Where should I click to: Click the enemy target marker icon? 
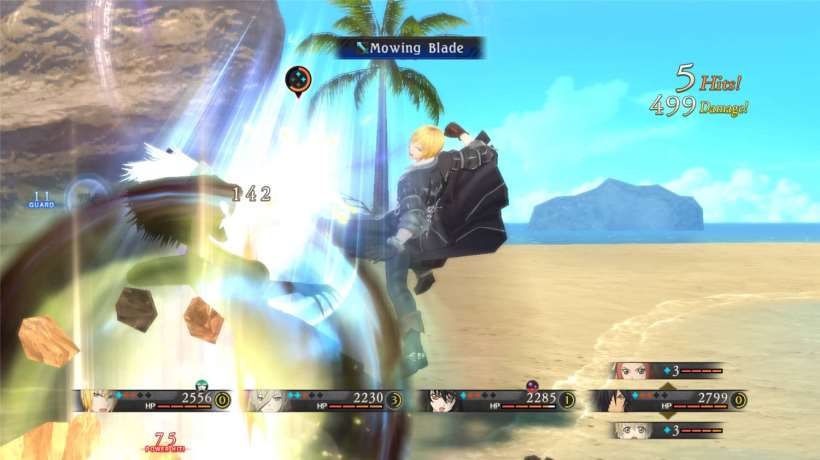pyautogui.click(x=298, y=79)
